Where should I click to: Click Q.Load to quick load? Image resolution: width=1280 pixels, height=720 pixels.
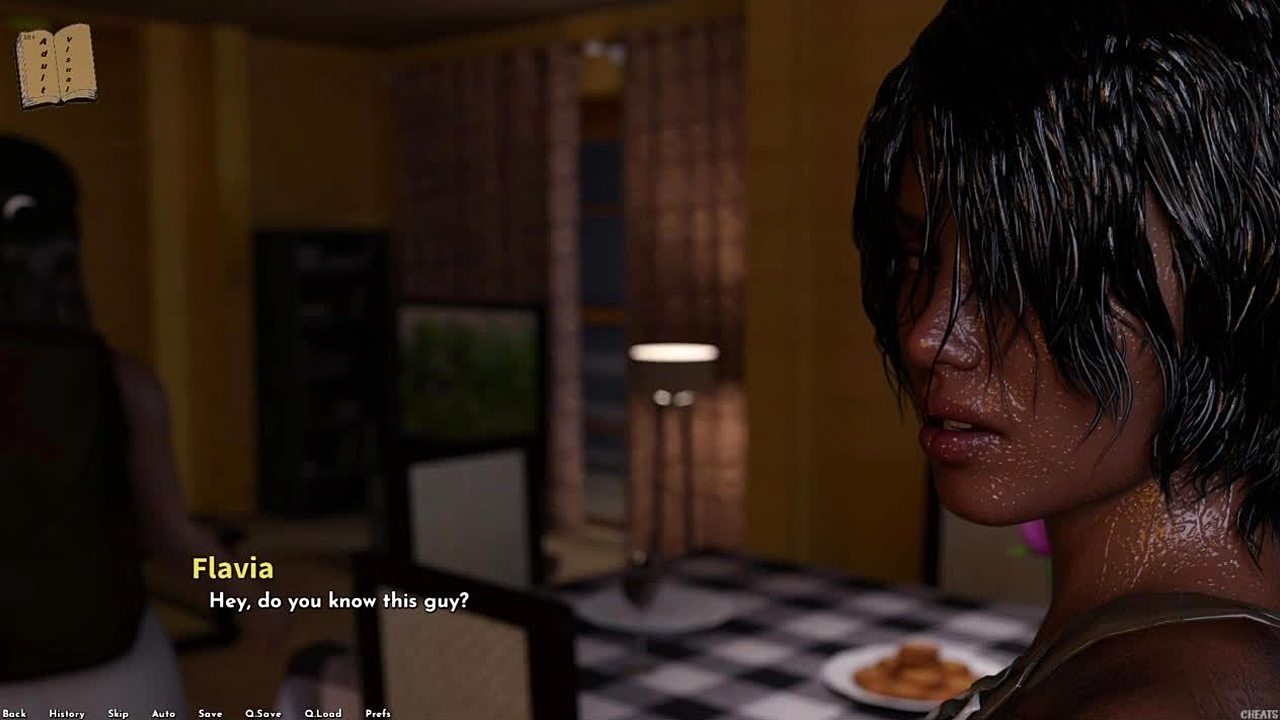point(323,713)
